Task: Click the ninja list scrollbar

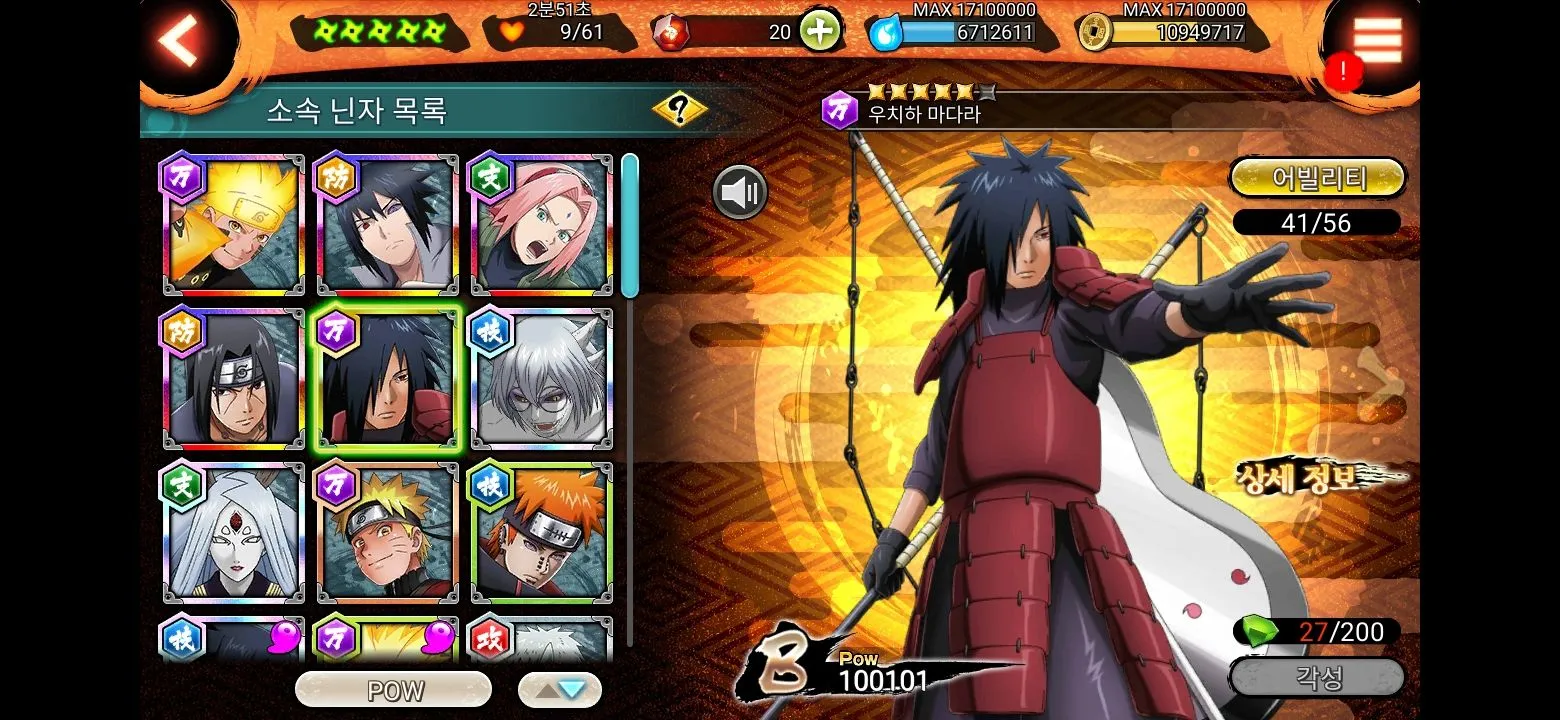Action: click(x=629, y=226)
